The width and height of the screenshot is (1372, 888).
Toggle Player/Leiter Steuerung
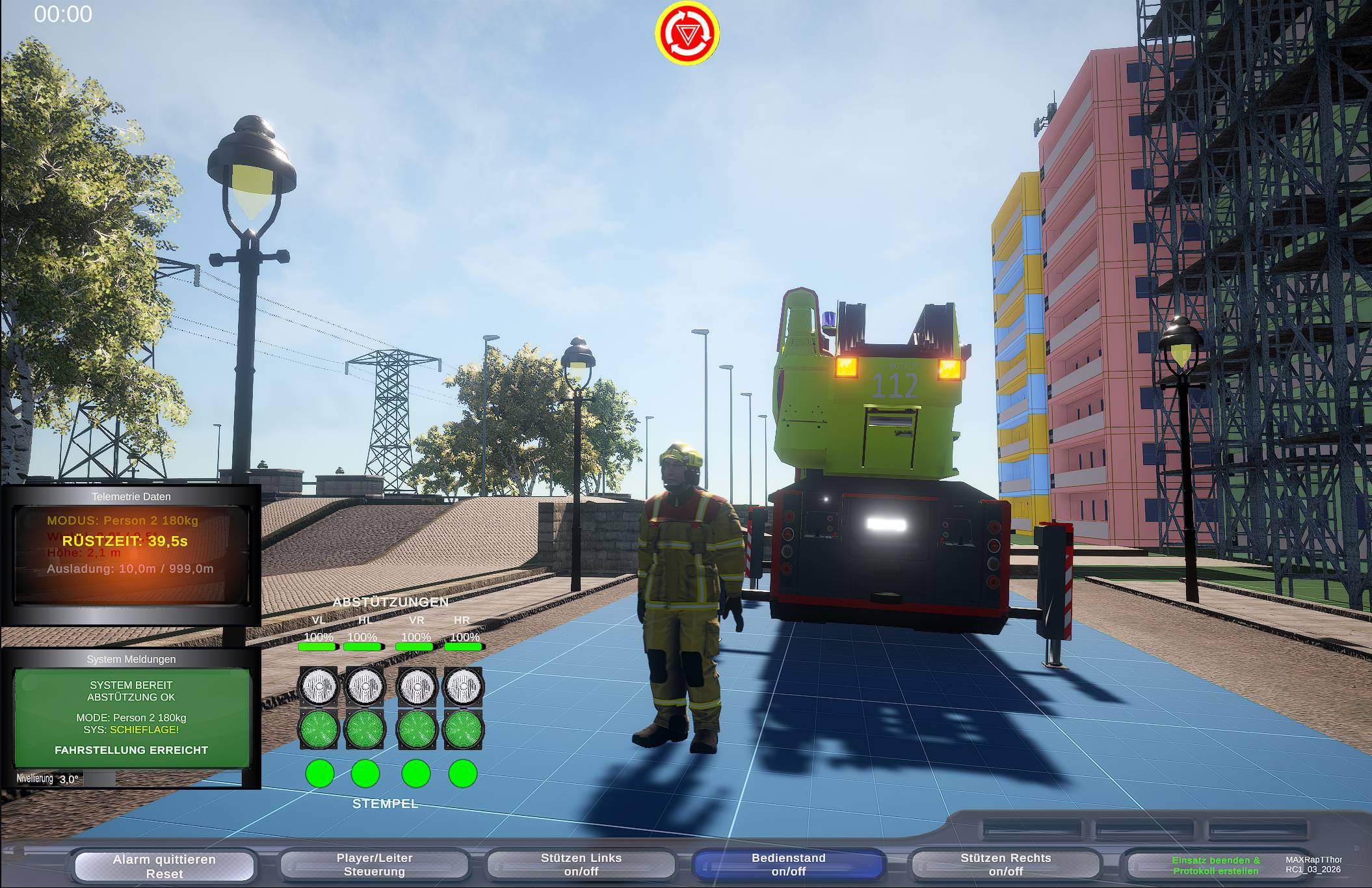(x=374, y=865)
